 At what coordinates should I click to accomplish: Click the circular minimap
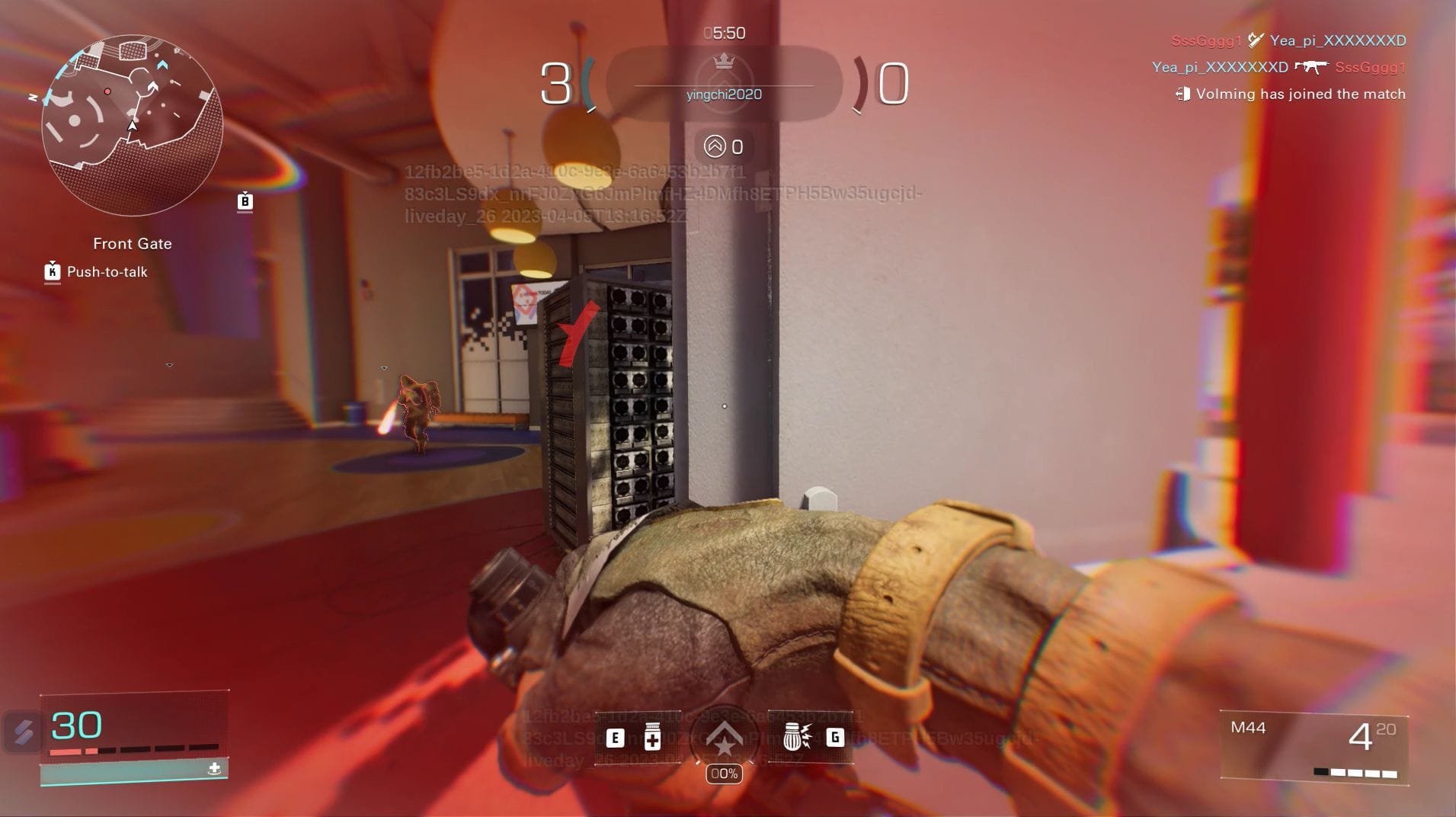pyautogui.click(x=132, y=124)
